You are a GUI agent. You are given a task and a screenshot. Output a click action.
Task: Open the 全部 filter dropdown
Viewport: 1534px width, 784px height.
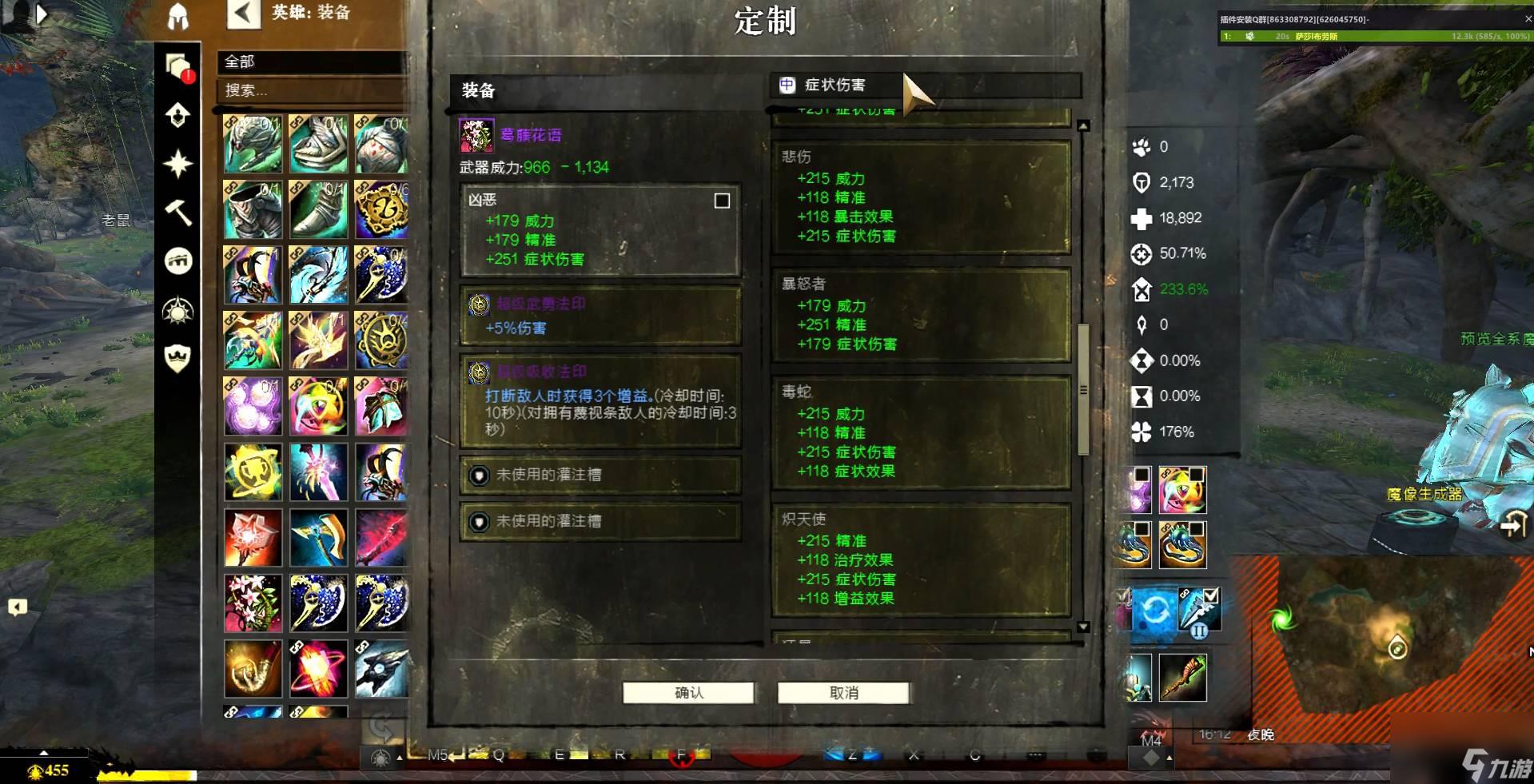(312, 63)
